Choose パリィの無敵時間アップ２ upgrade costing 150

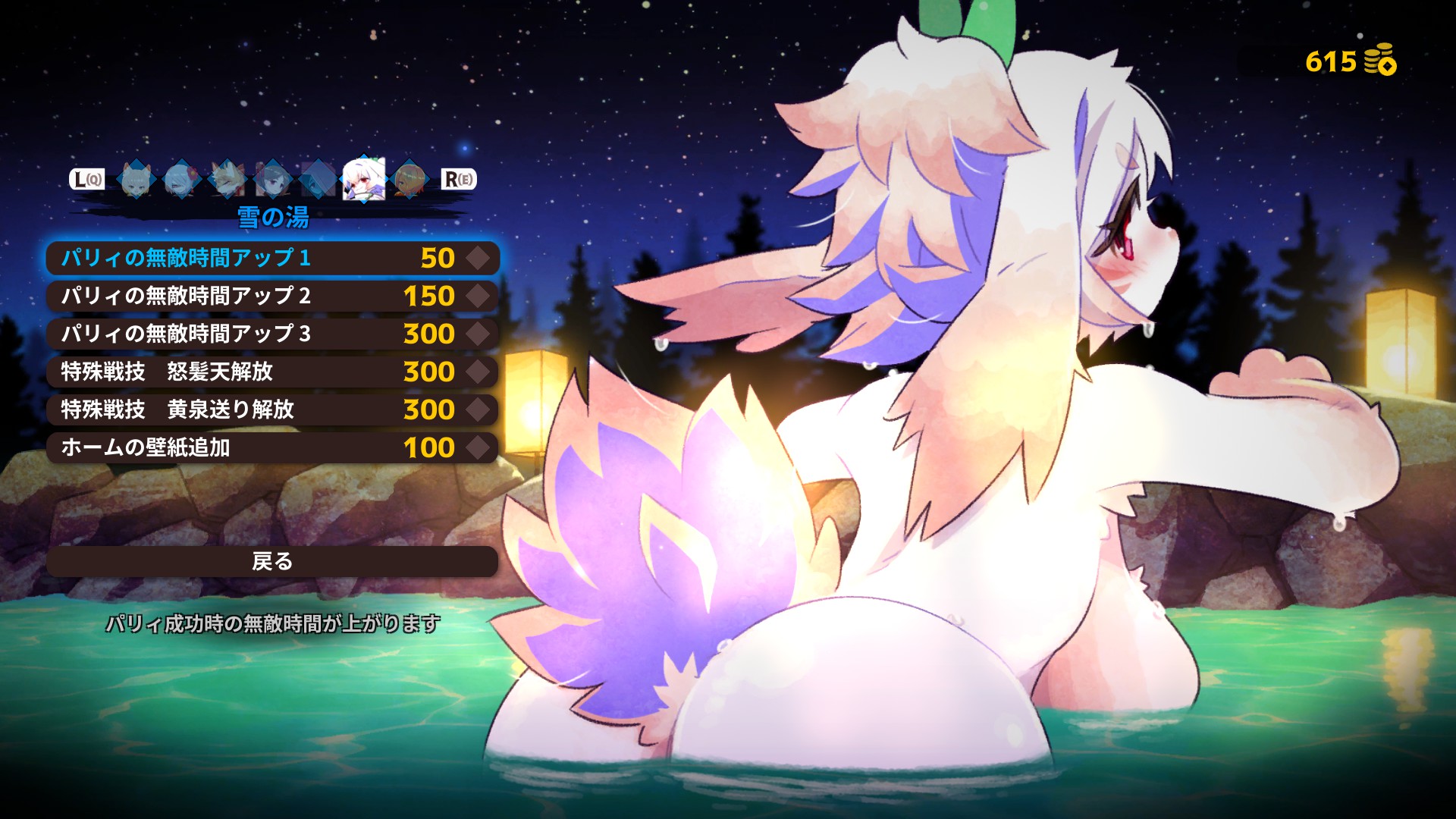[271, 297]
